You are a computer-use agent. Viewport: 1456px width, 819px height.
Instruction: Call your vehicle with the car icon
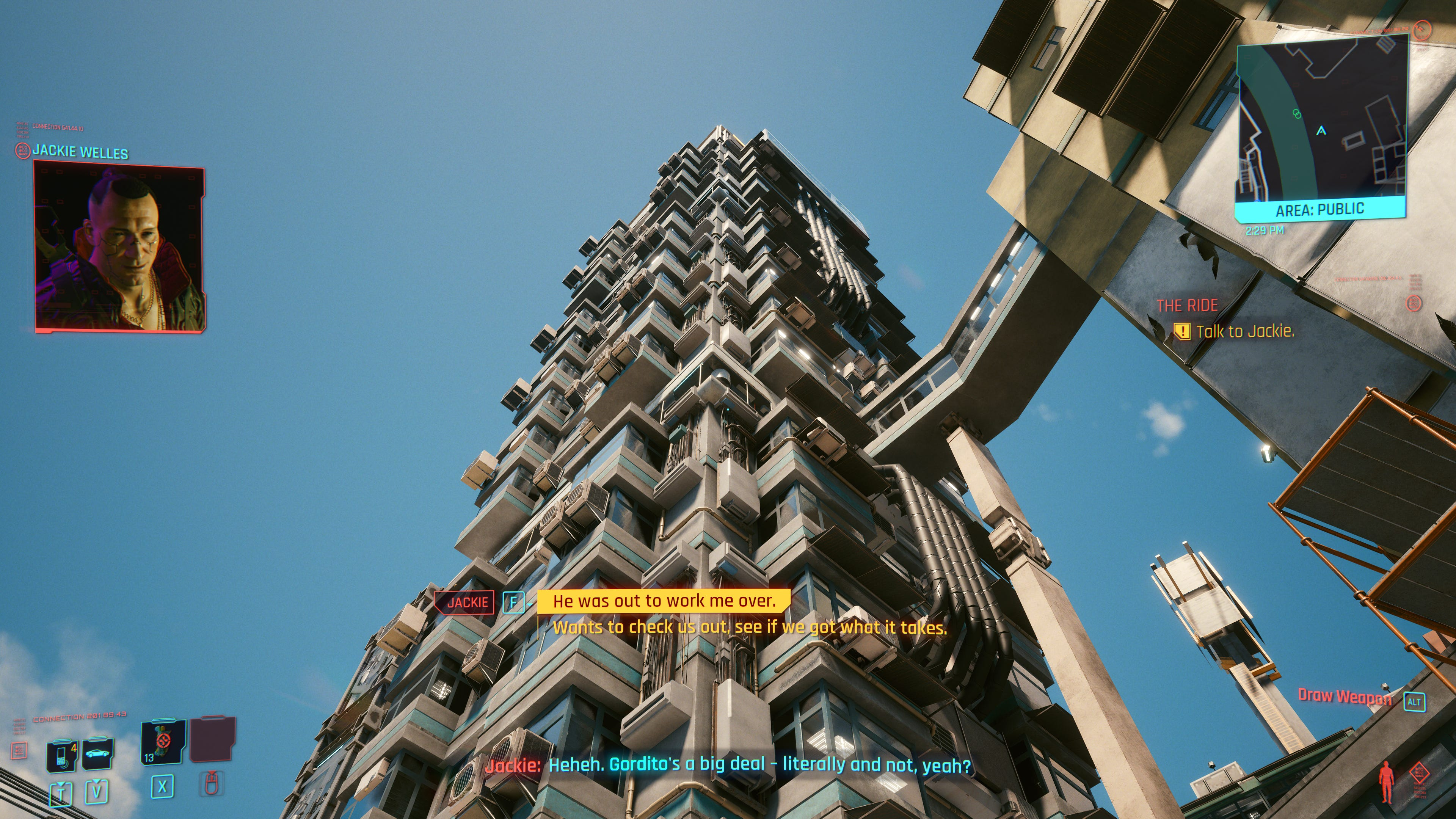coord(97,753)
